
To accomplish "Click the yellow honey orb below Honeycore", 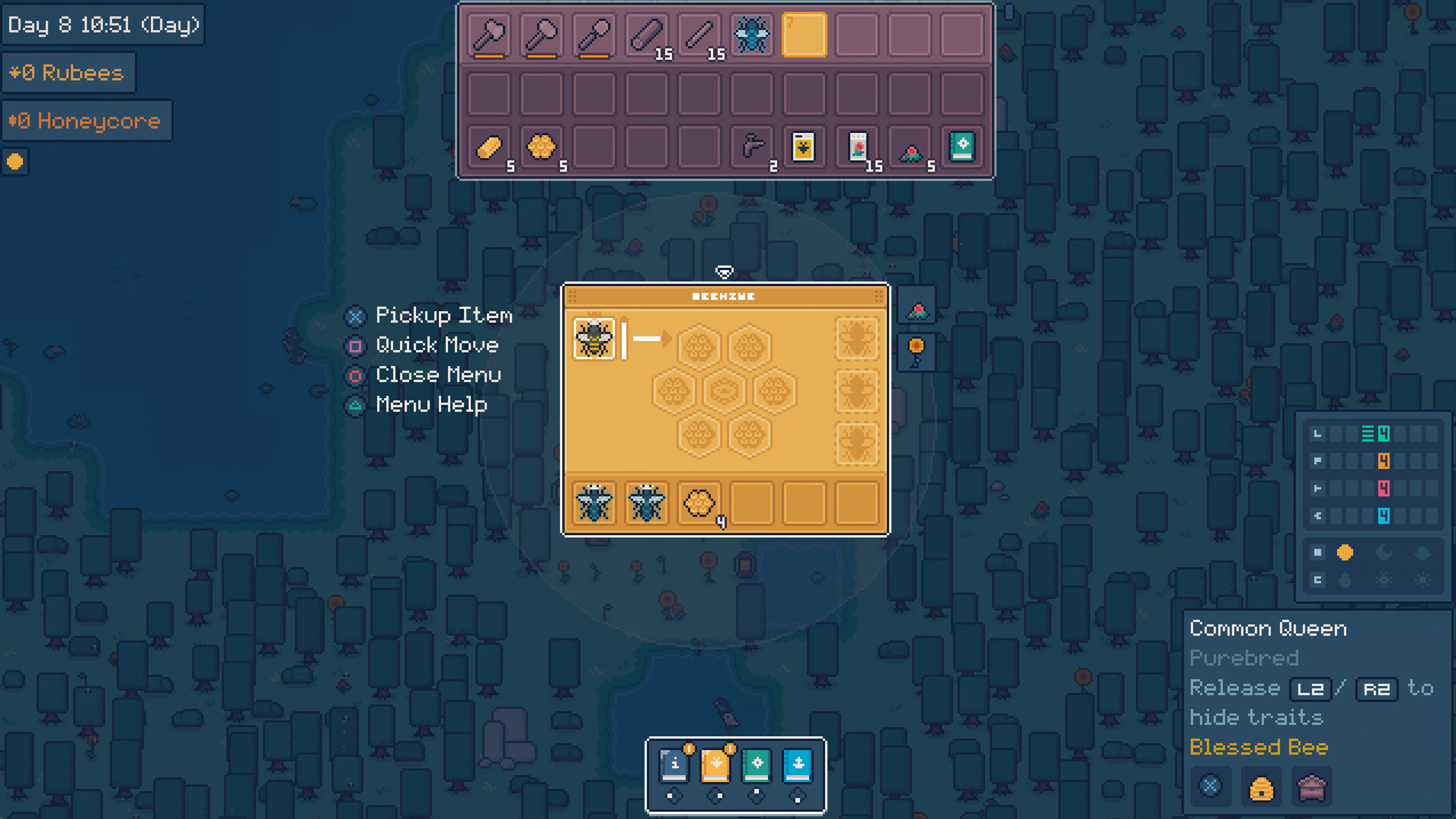I will (x=15, y=162).
